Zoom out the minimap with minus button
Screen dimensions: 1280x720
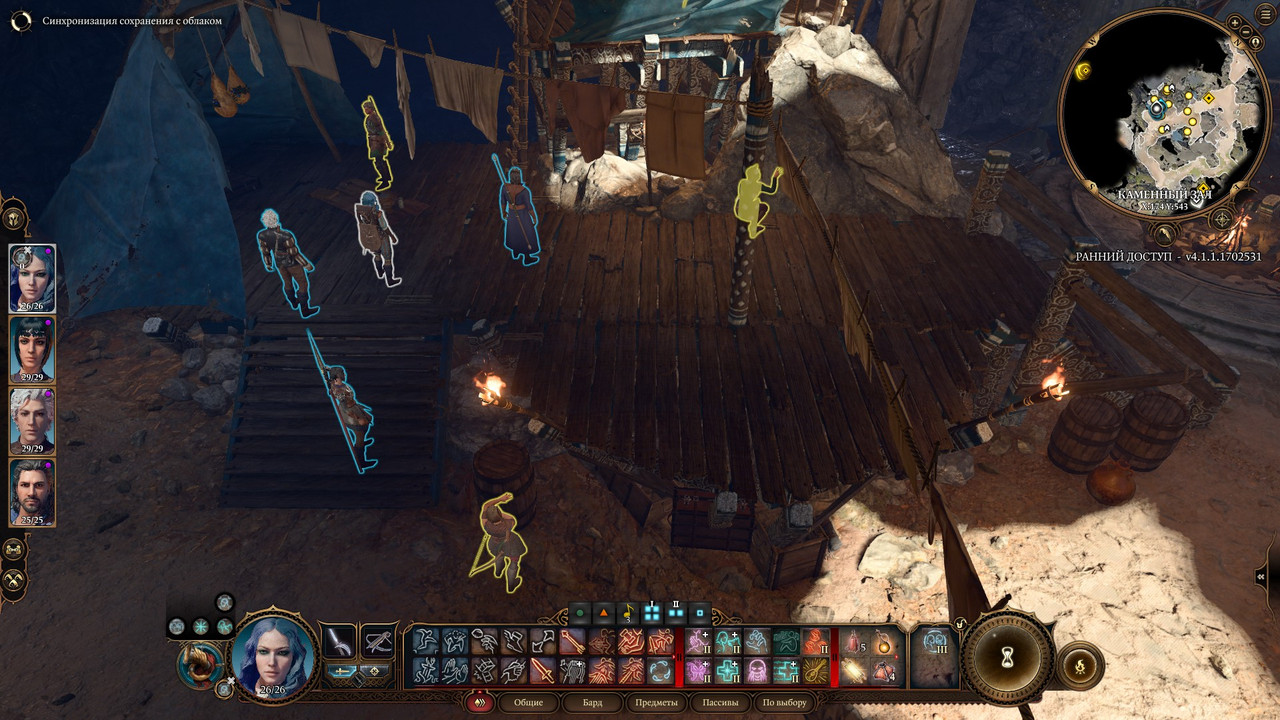tap(1246, 31)
